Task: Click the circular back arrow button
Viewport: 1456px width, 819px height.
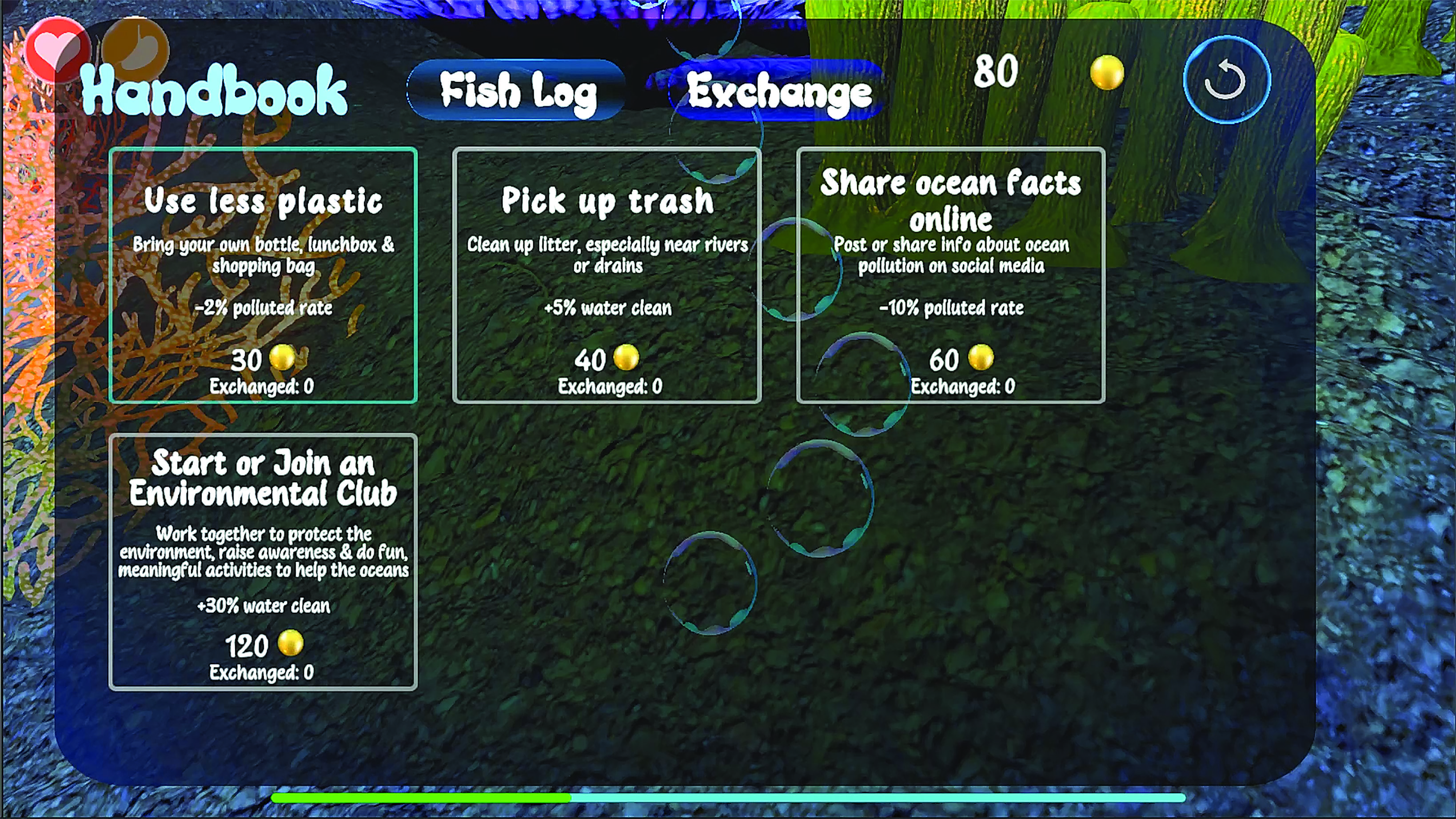Action: pyautogui.click(x=1226, y=80)
